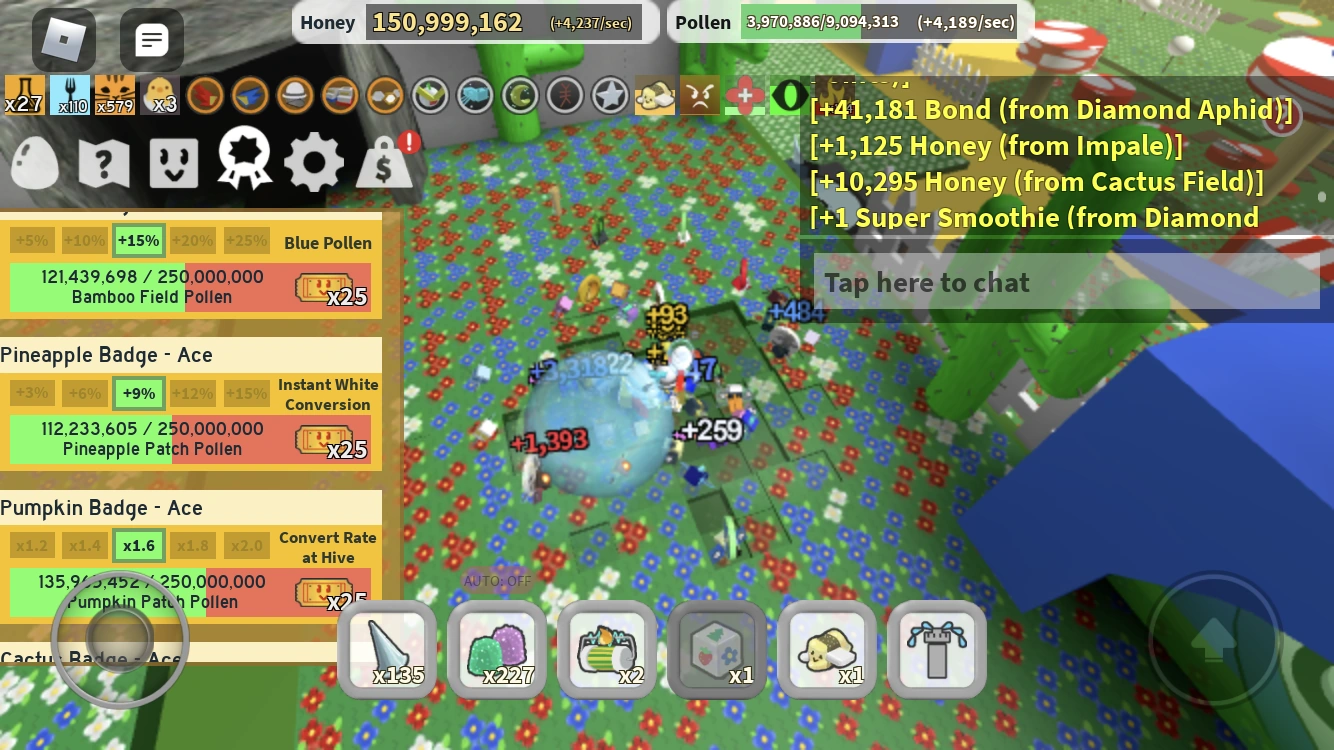Viewport: 1334px width, 750px height.
Task: Open the Settings gear
Action: (x=313, y=162)
